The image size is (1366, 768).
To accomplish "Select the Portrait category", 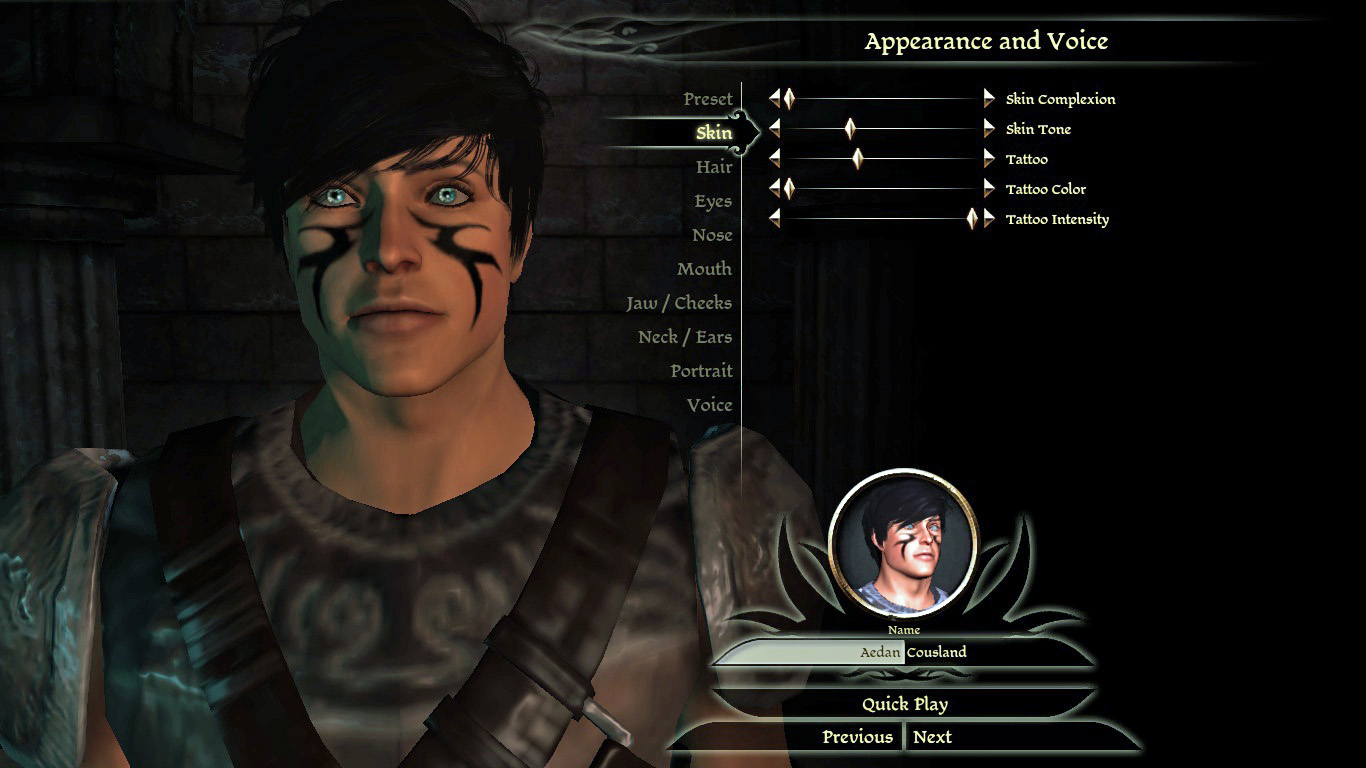I will pos(701,371).
